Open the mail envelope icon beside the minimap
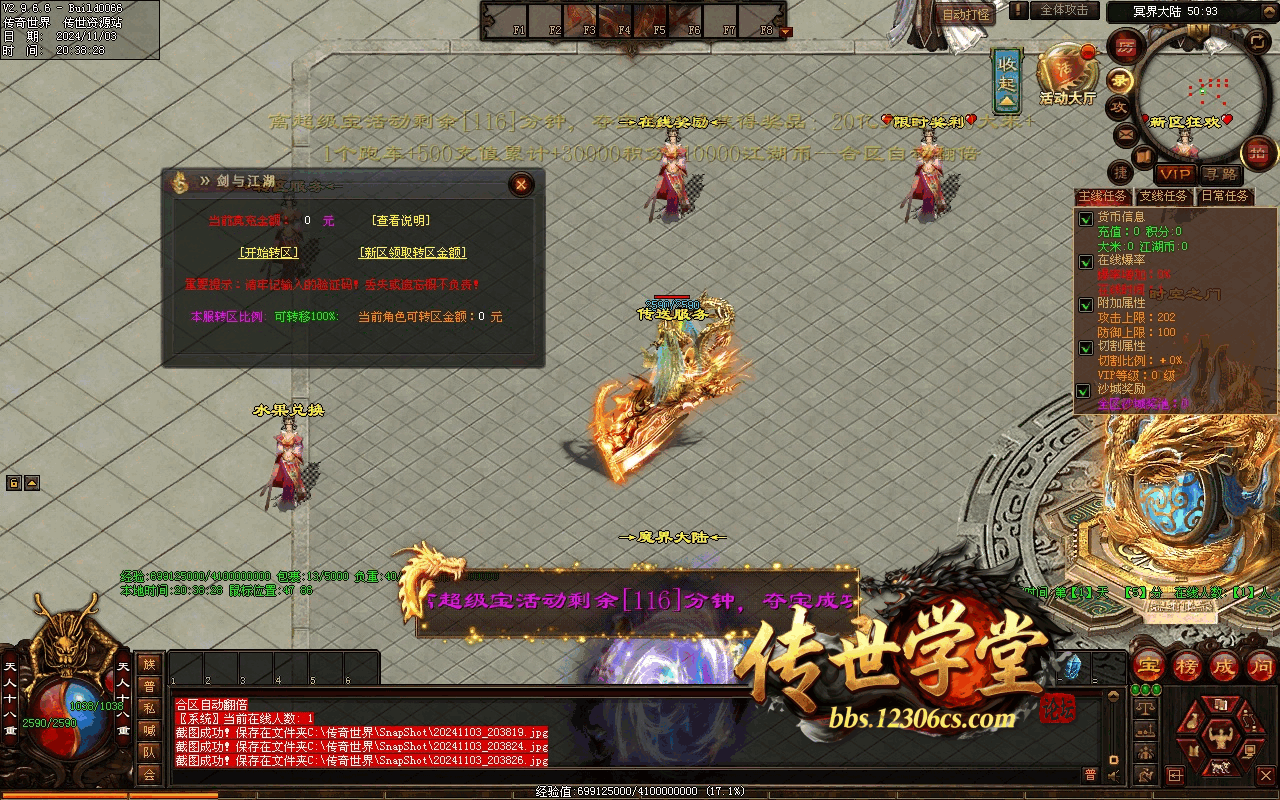 coord(1126,134)
